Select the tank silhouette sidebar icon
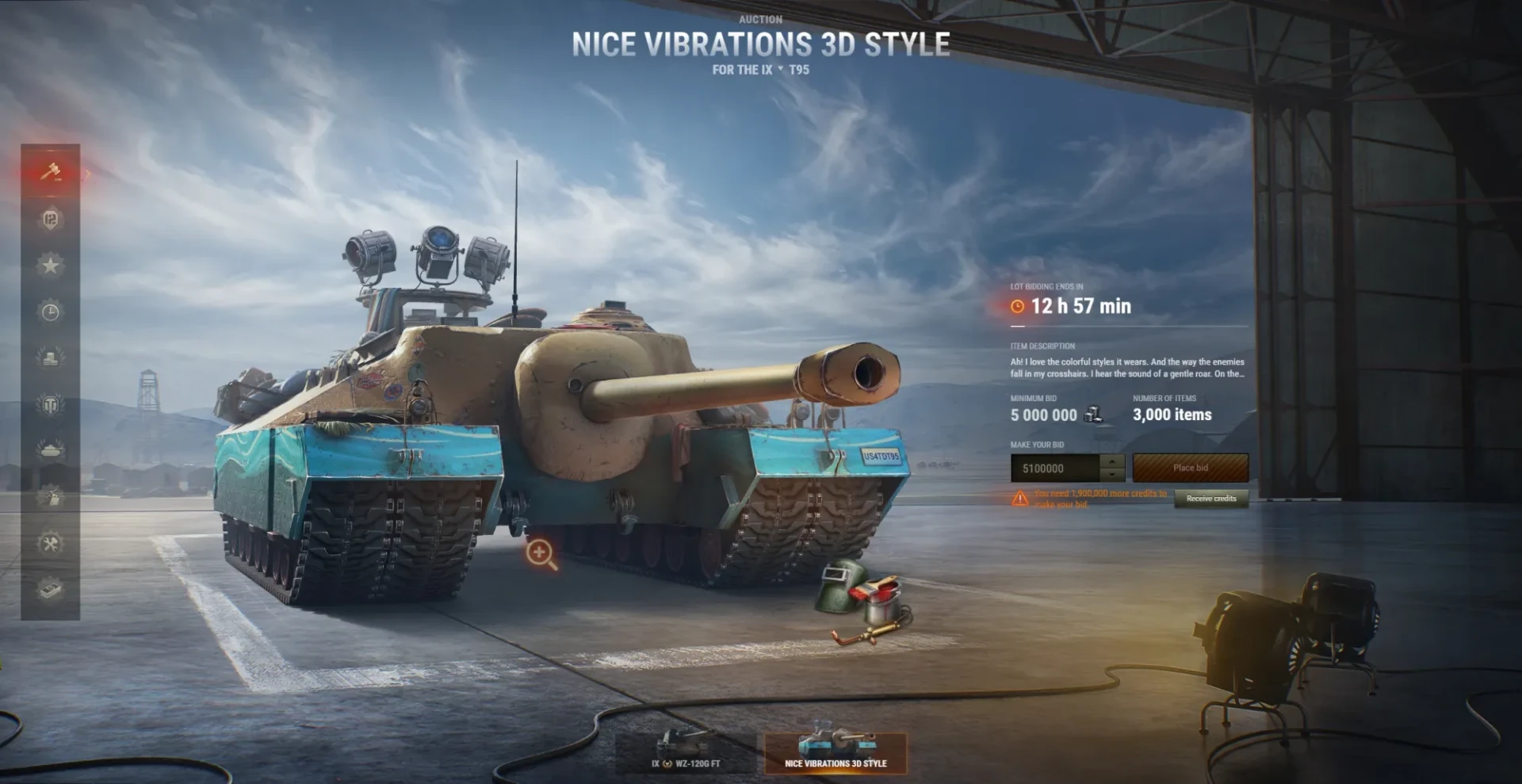1522x784 pixels. tap(50, 450)
